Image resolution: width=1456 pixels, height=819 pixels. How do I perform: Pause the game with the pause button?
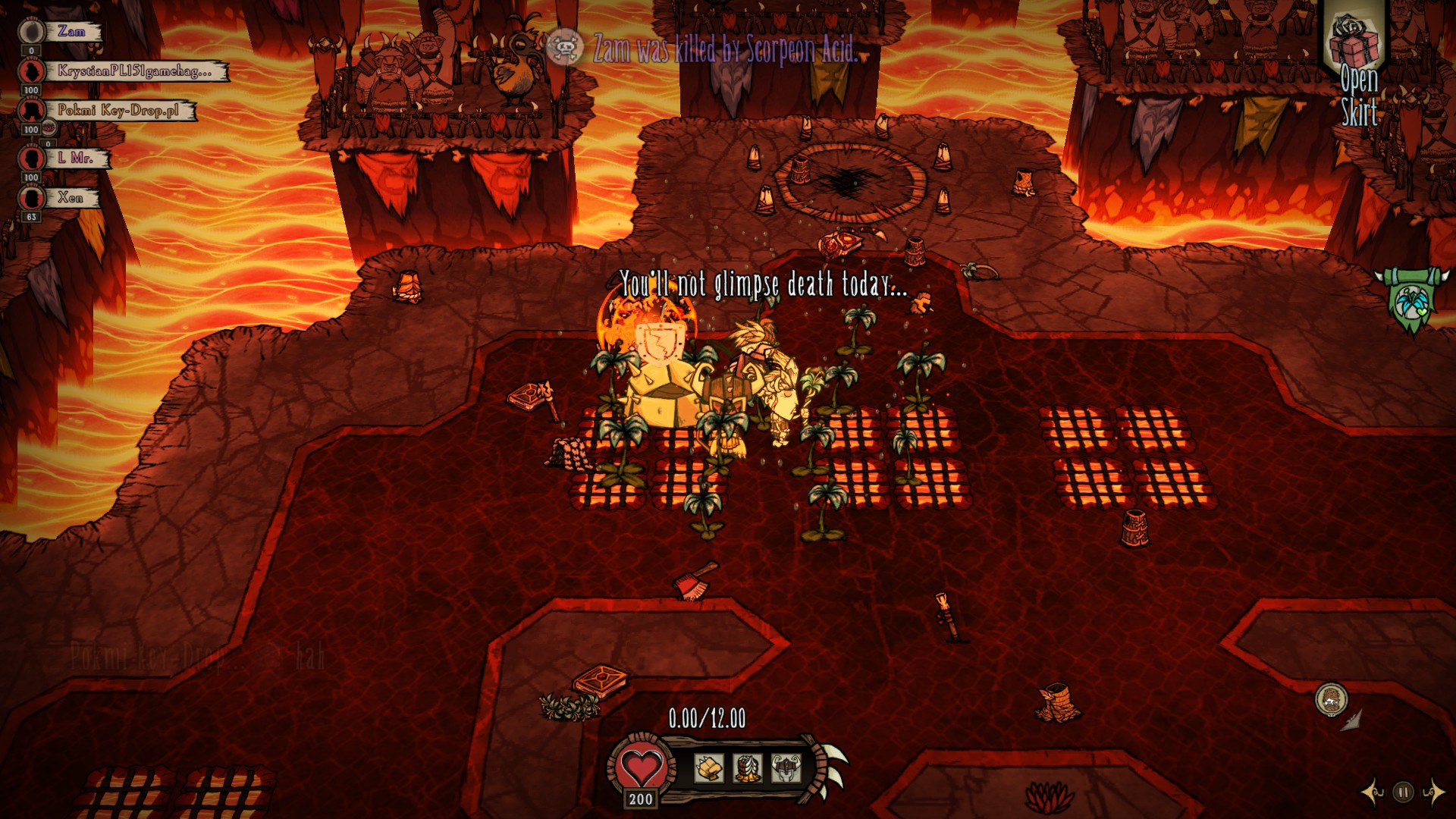click(x=1403, y=792)
